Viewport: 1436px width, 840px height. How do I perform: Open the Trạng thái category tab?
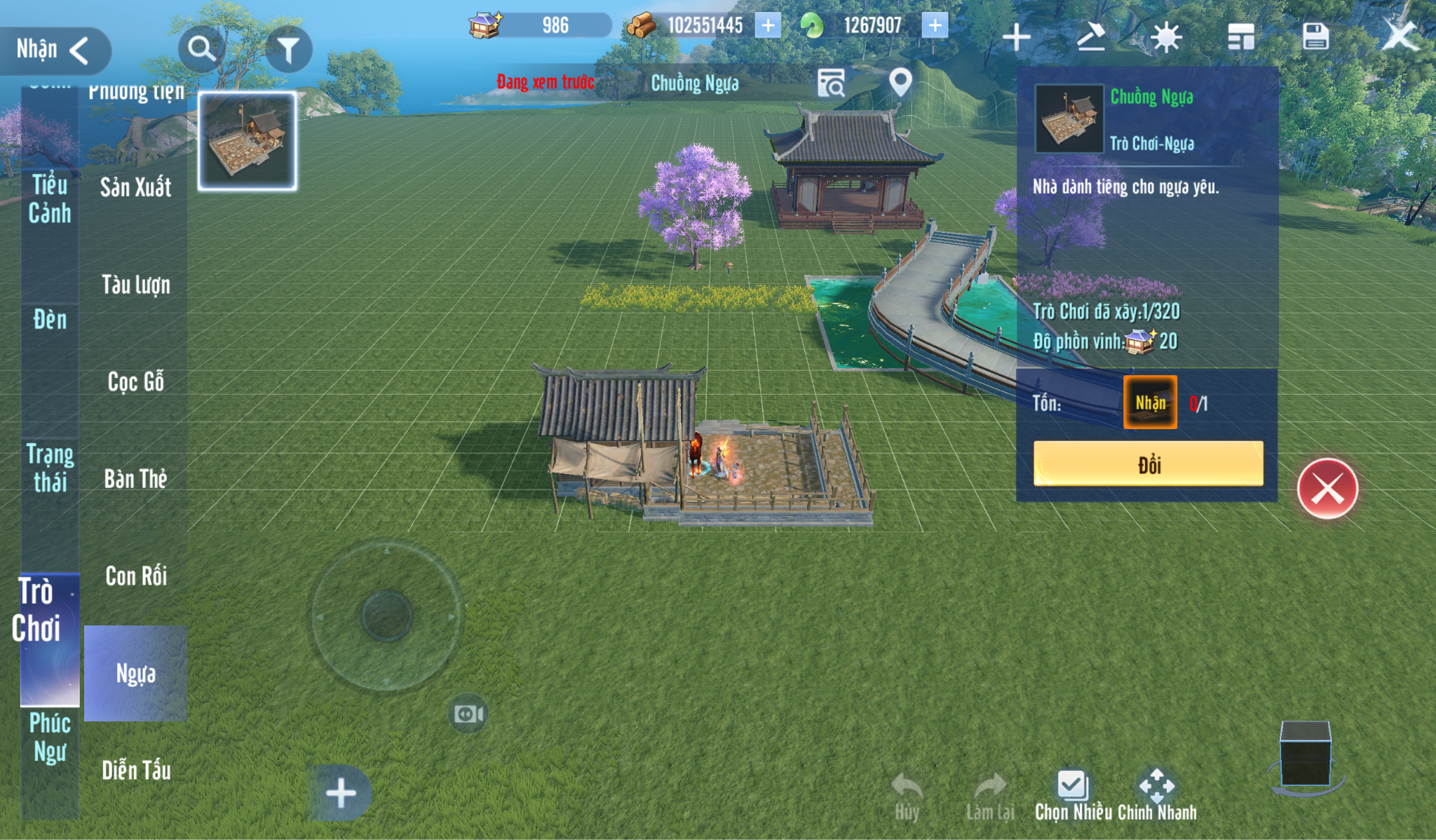[x=50, y=468]
